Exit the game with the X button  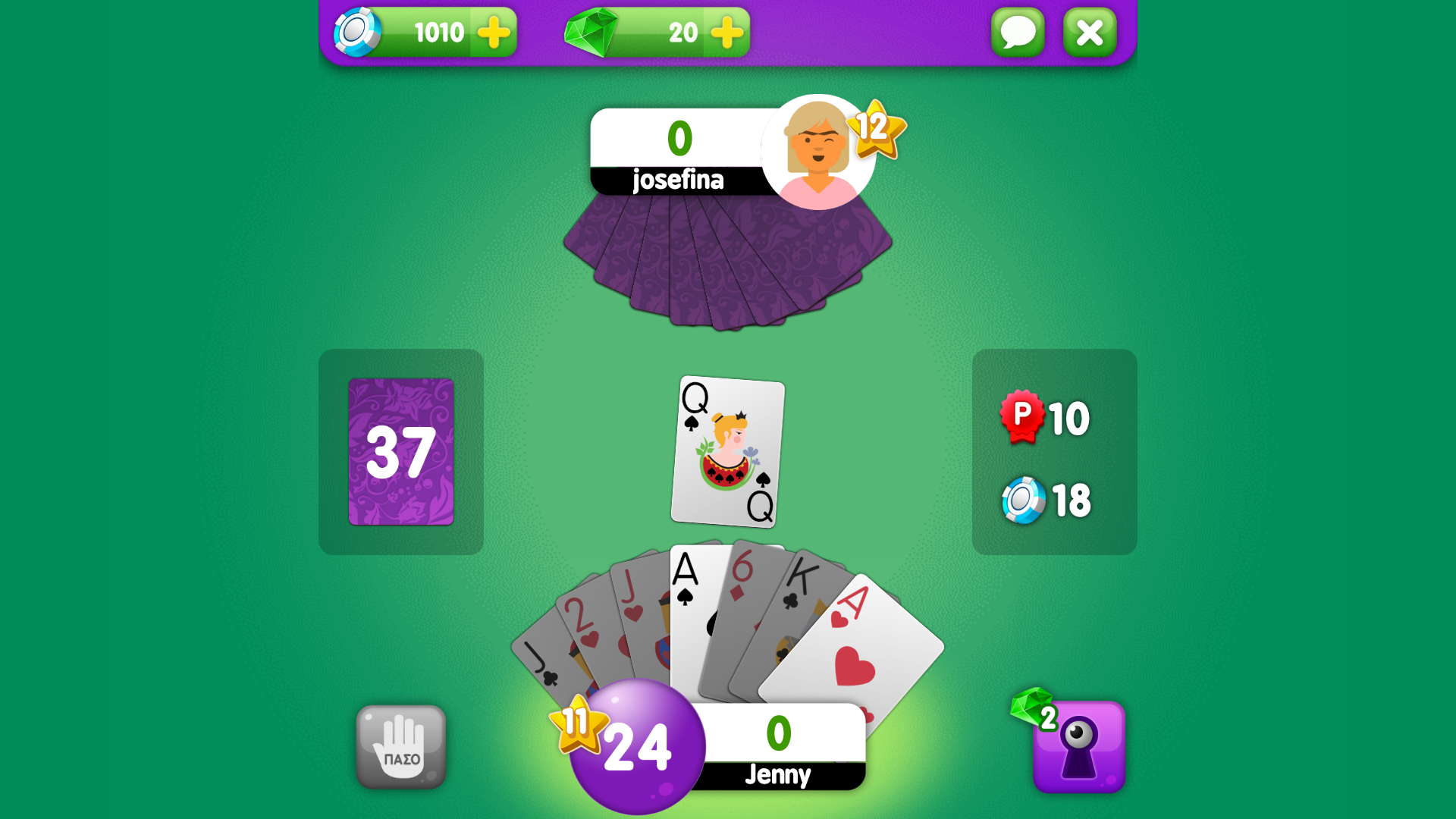(1090, 32)
